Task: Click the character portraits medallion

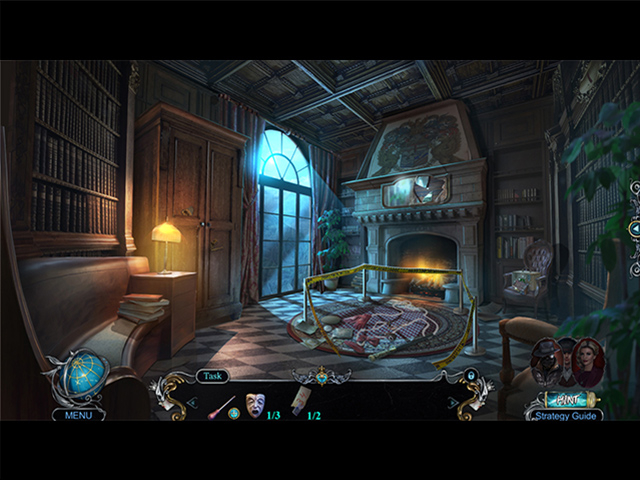Action: (569, 362)
